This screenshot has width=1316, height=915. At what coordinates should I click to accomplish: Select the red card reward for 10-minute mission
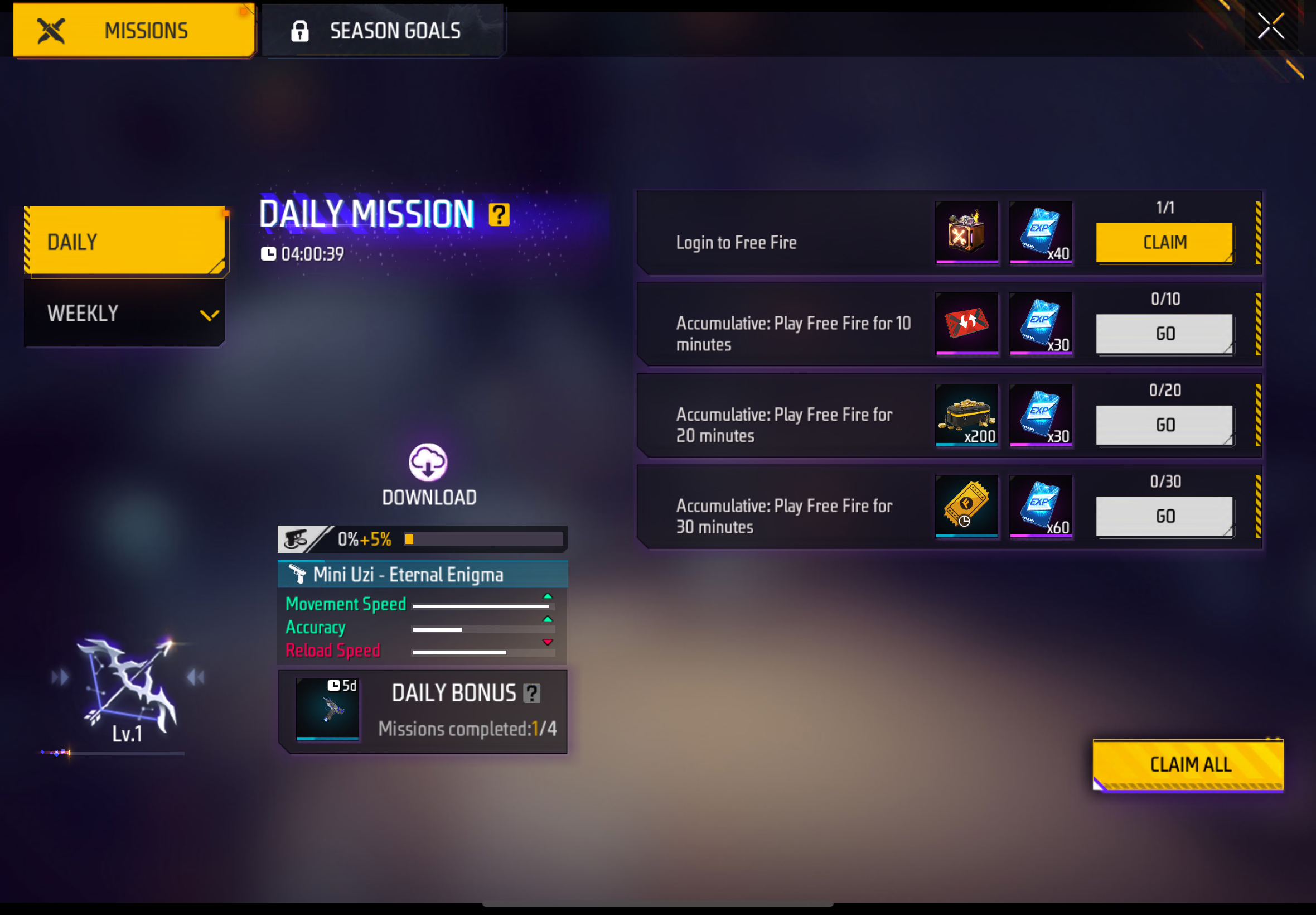click(x=966, y=324)
